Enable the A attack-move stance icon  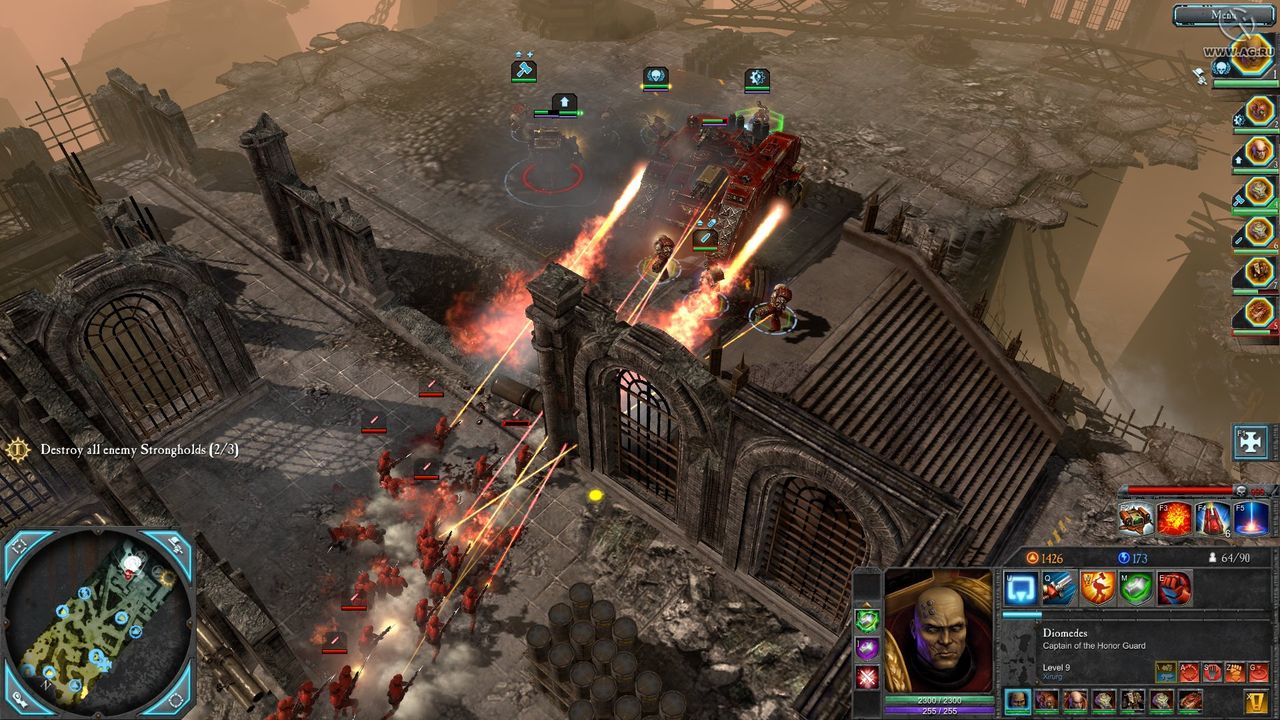pyautogui.click(x=1189, y=671)
